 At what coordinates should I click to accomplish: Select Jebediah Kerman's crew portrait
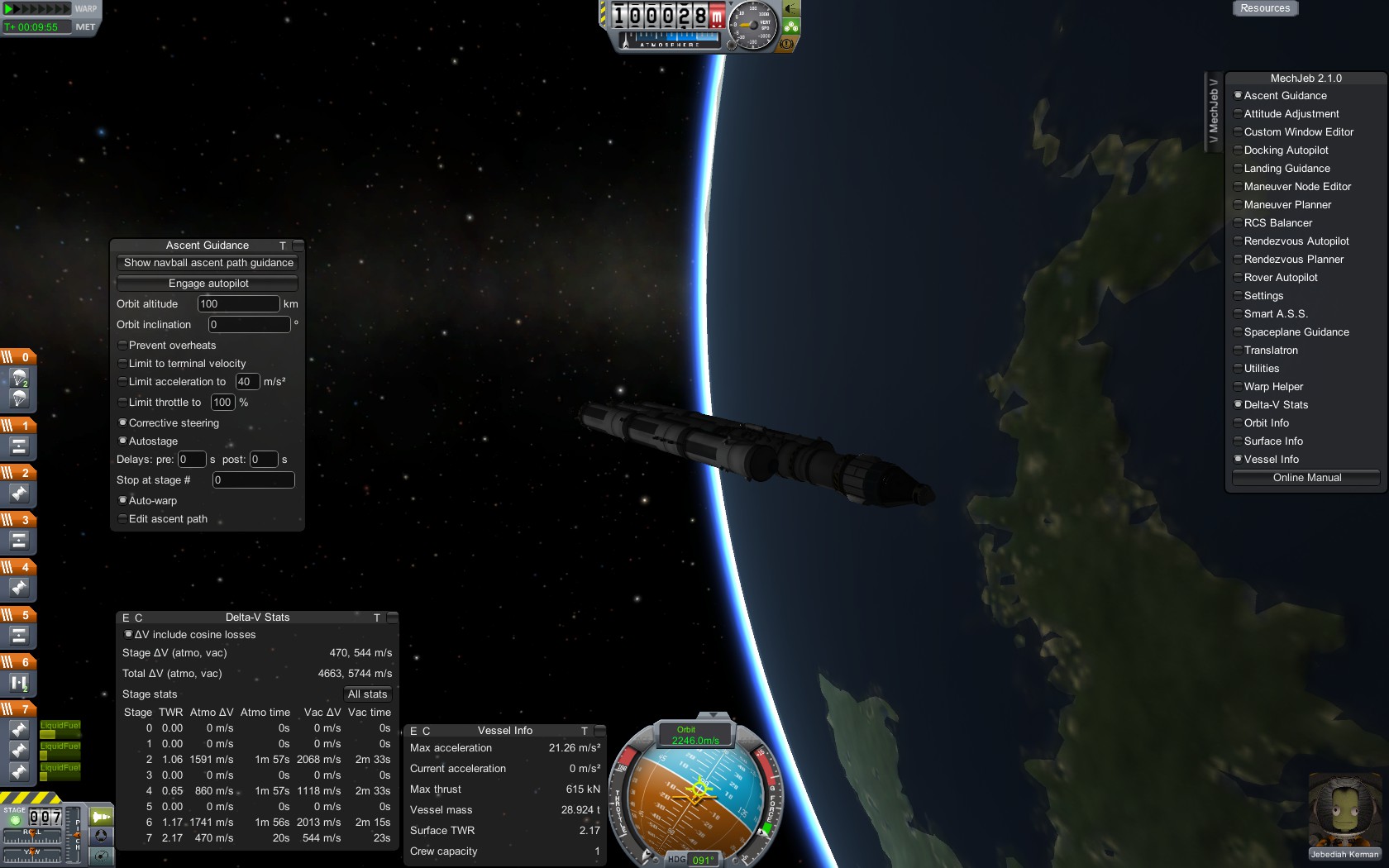click(x=1344, y=814)
